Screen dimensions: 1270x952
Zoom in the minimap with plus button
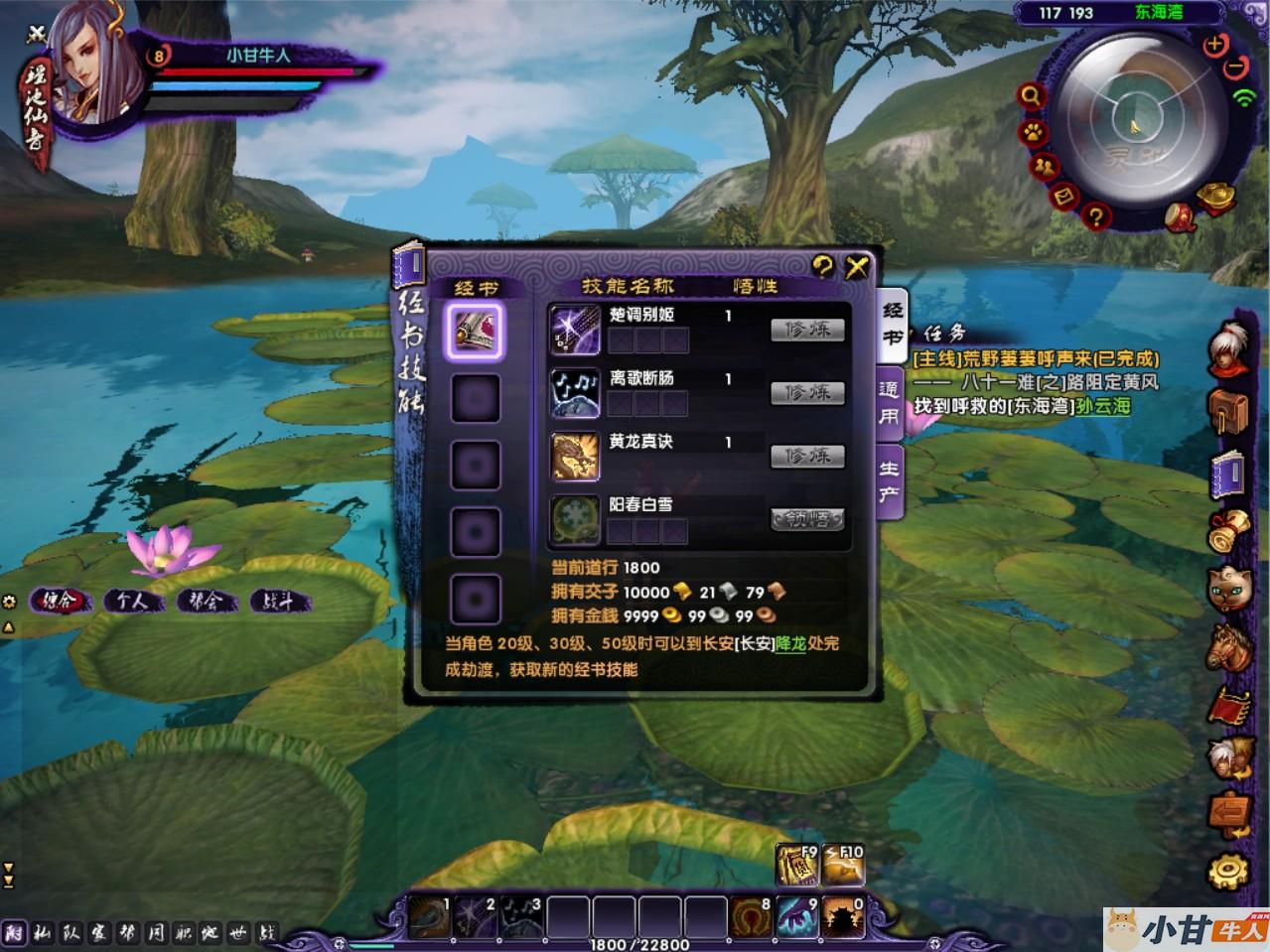[x=1214, y=46]
